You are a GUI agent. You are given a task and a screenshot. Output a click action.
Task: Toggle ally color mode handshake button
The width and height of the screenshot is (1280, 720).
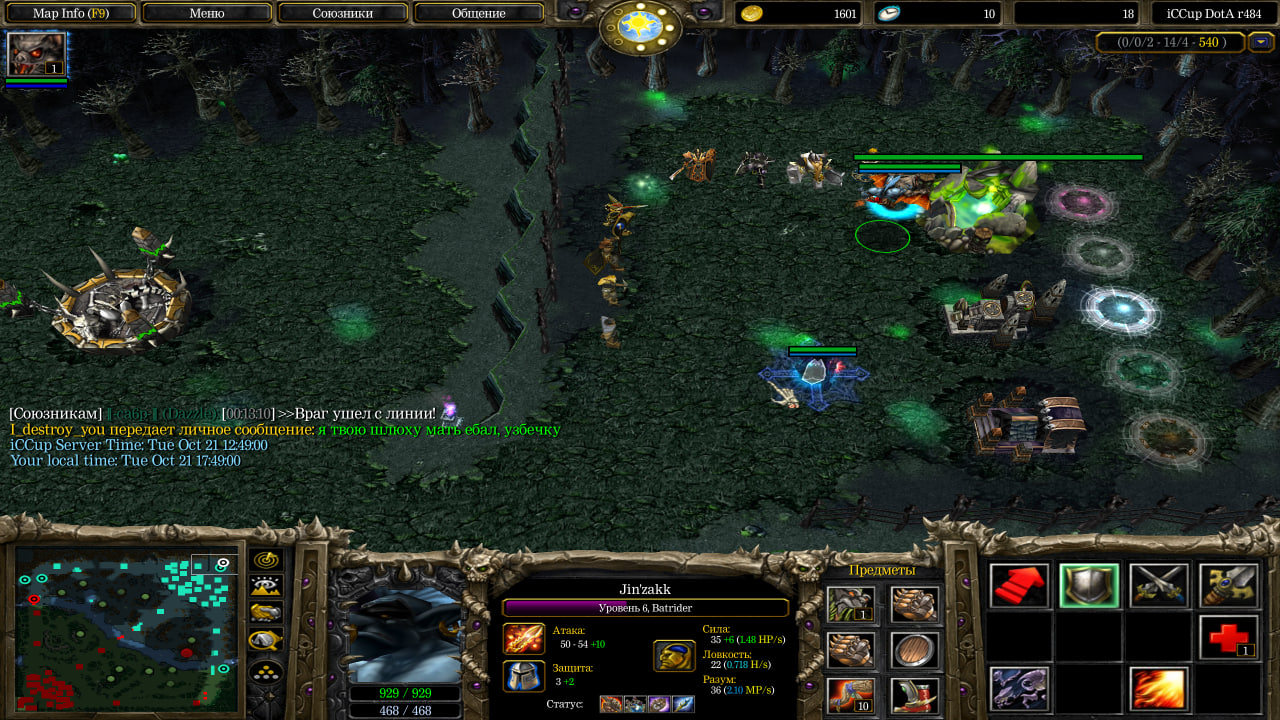(x=266, y=613)
